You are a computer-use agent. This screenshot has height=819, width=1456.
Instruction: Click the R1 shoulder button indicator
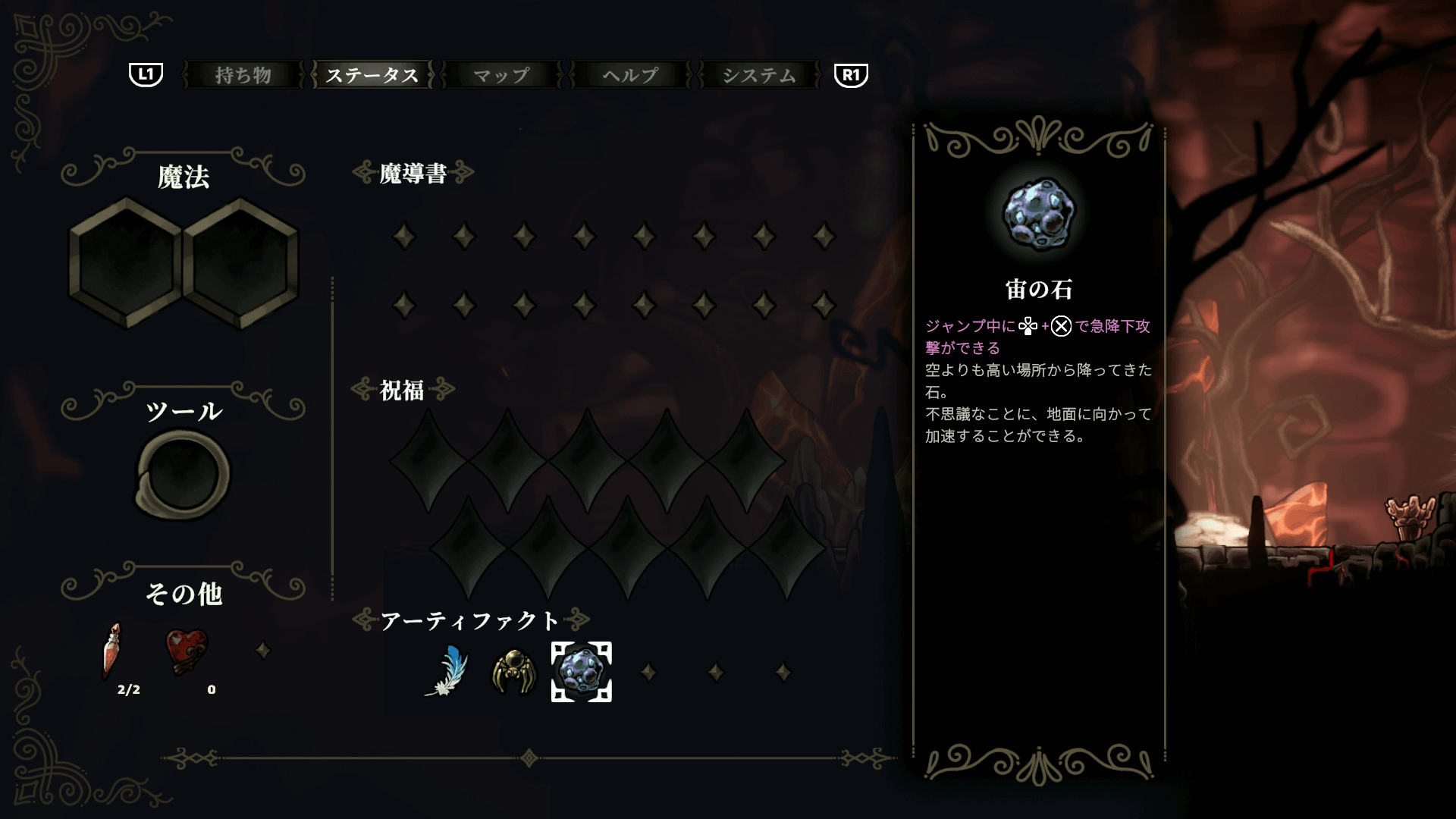pos(849,75)
